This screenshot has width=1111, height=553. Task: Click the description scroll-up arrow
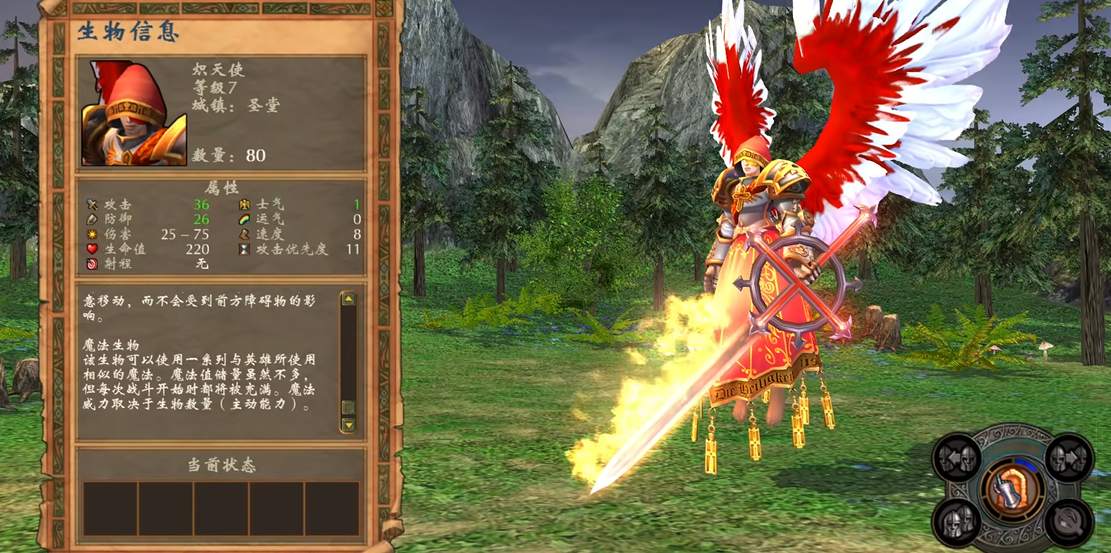pyautogui.click(x=348, y=298)
